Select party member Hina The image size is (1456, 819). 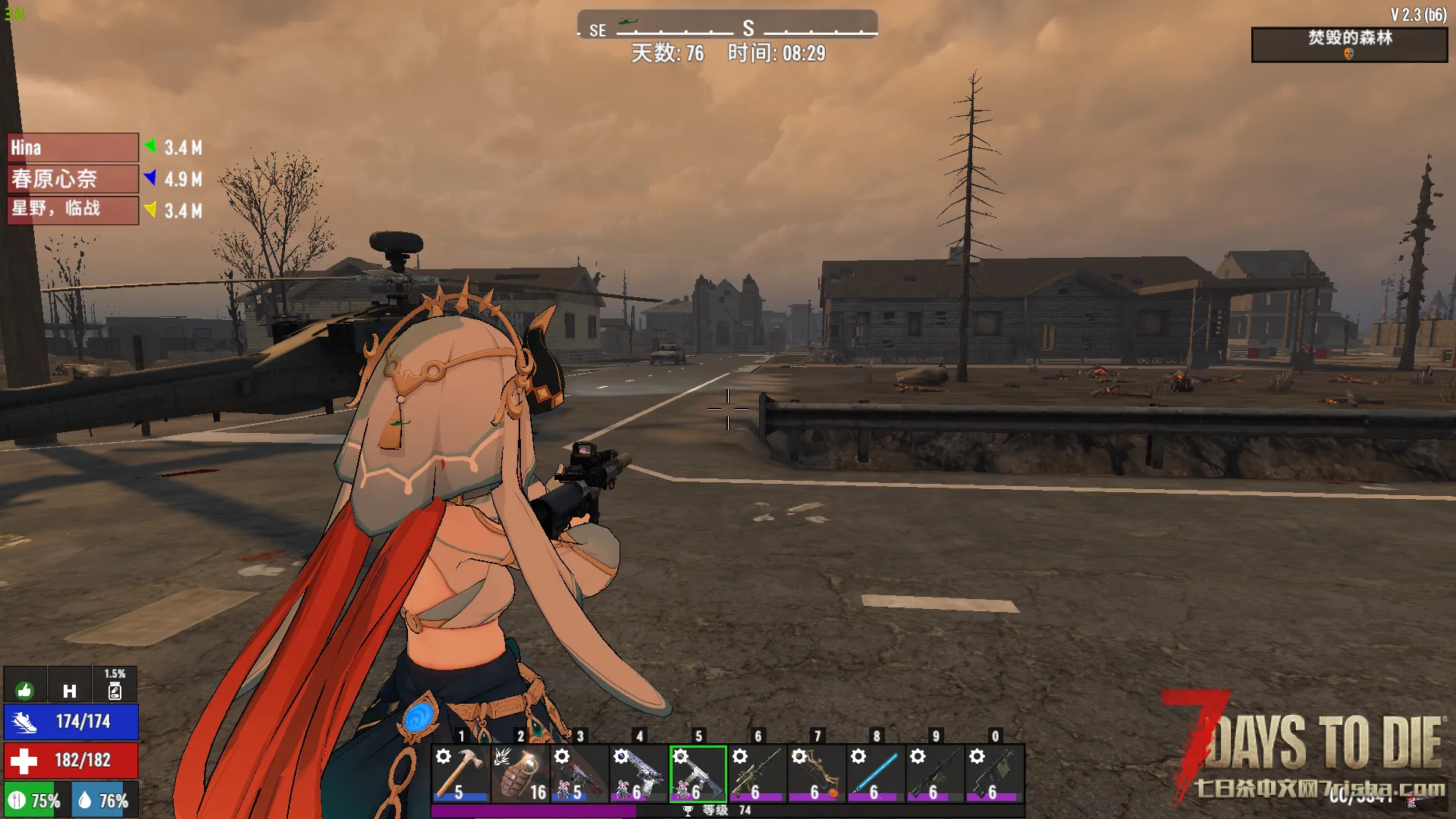(x=73, y=148)
